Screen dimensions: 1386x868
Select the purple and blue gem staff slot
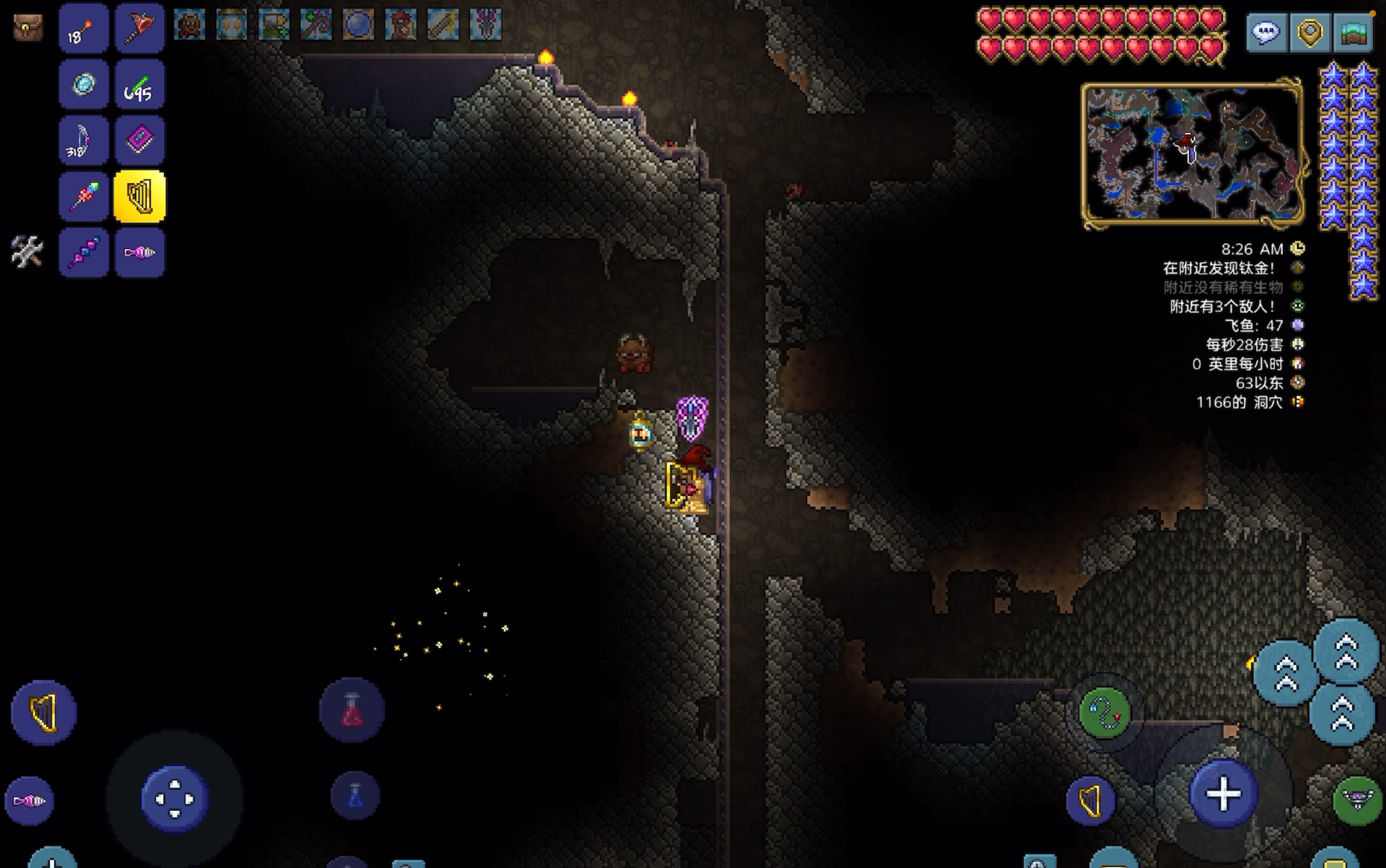[83, 253]
